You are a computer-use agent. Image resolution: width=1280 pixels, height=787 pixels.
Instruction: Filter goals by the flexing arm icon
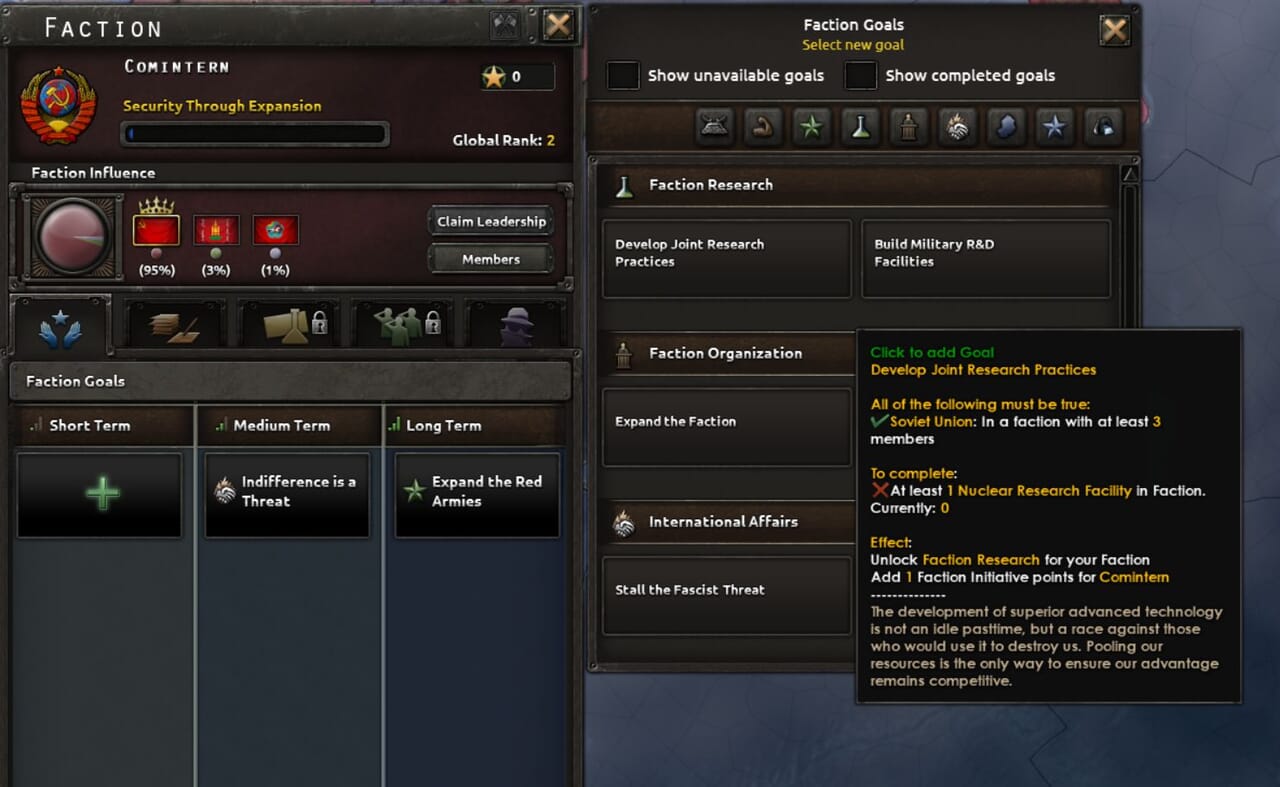[763, 126]
